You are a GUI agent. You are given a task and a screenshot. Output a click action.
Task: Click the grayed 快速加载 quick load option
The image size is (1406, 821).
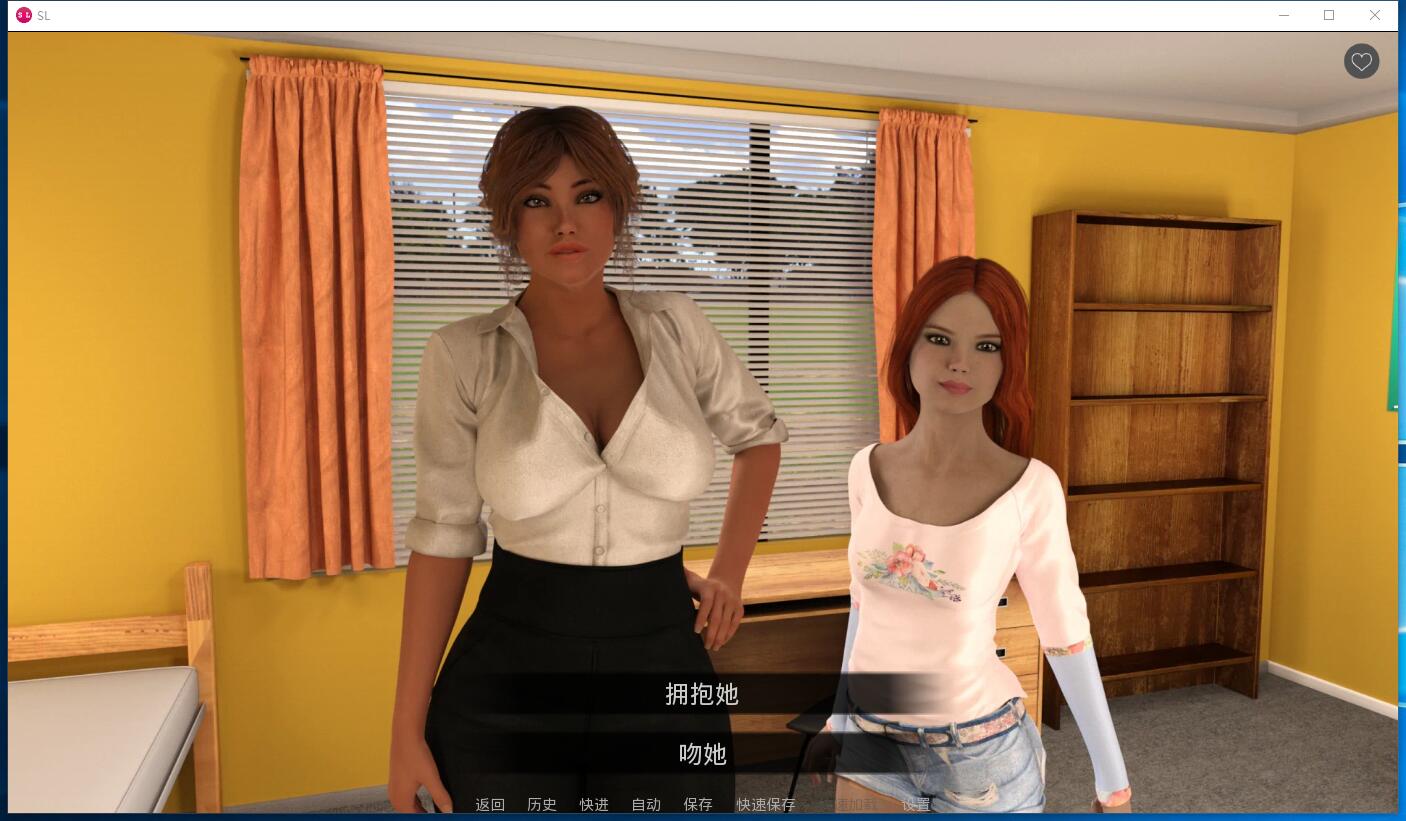tap(855, 804)
